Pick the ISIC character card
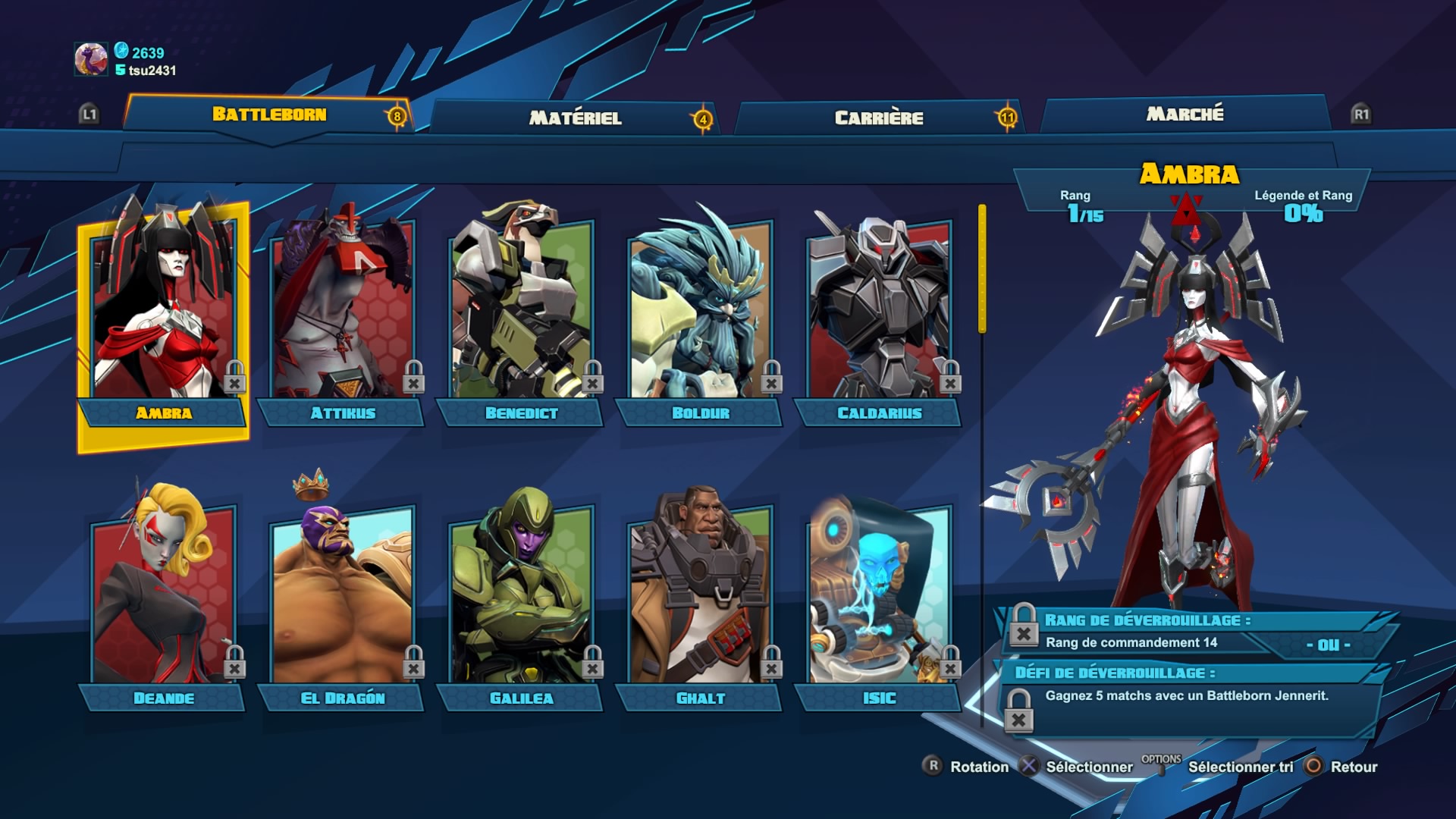Image resolution: width=1456 pixels, height=819 pixels. tap(879, 599)
